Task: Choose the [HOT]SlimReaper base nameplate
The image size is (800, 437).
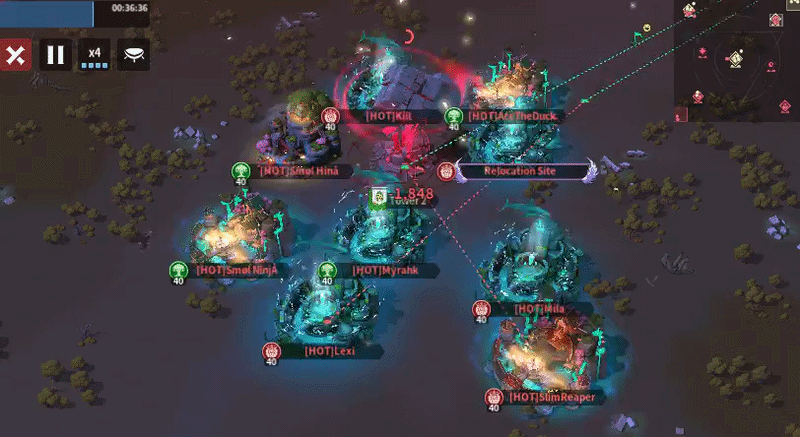Action: point(552,397)
